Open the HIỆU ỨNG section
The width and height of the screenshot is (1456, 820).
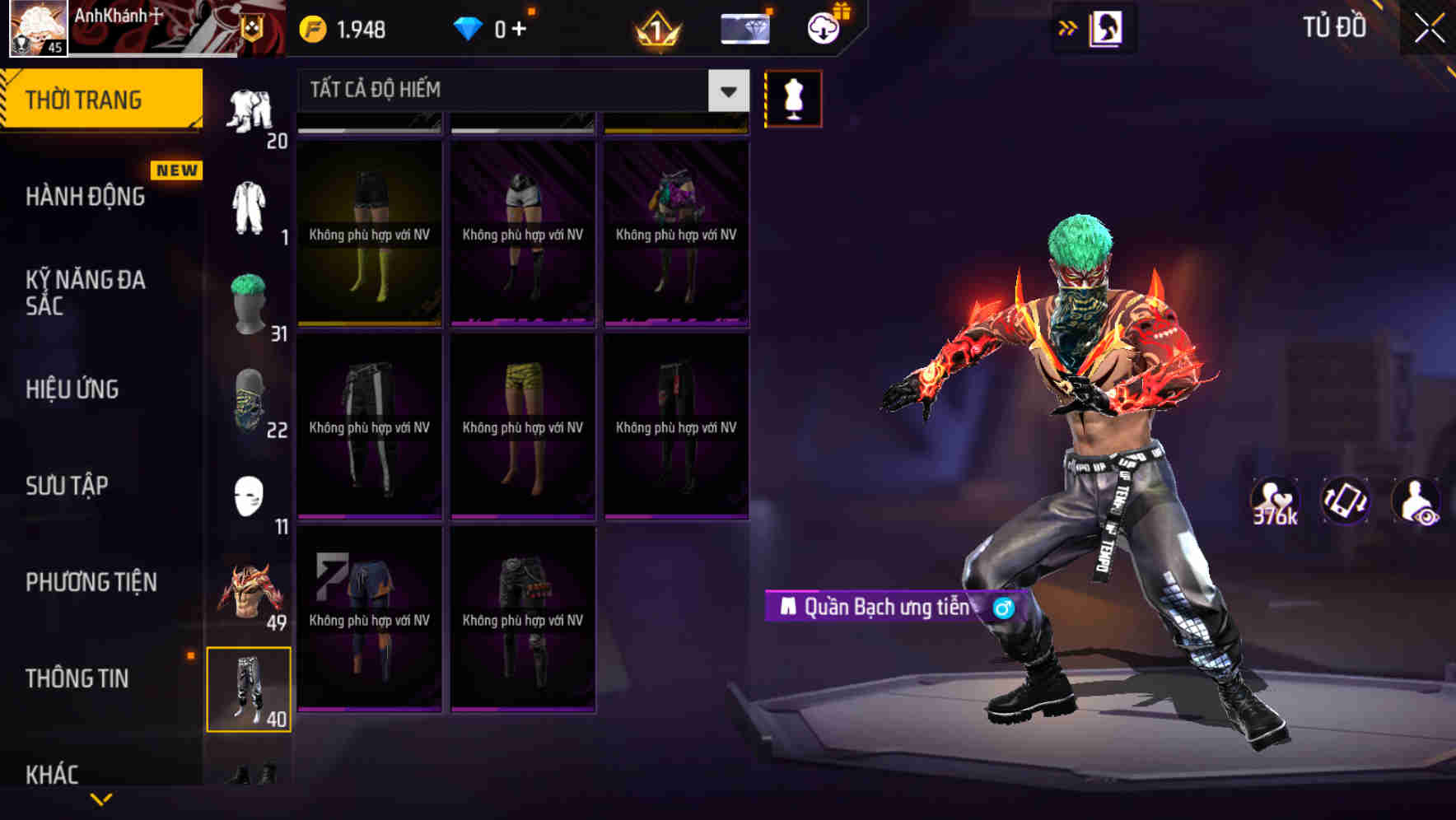(x=72, y=389)
